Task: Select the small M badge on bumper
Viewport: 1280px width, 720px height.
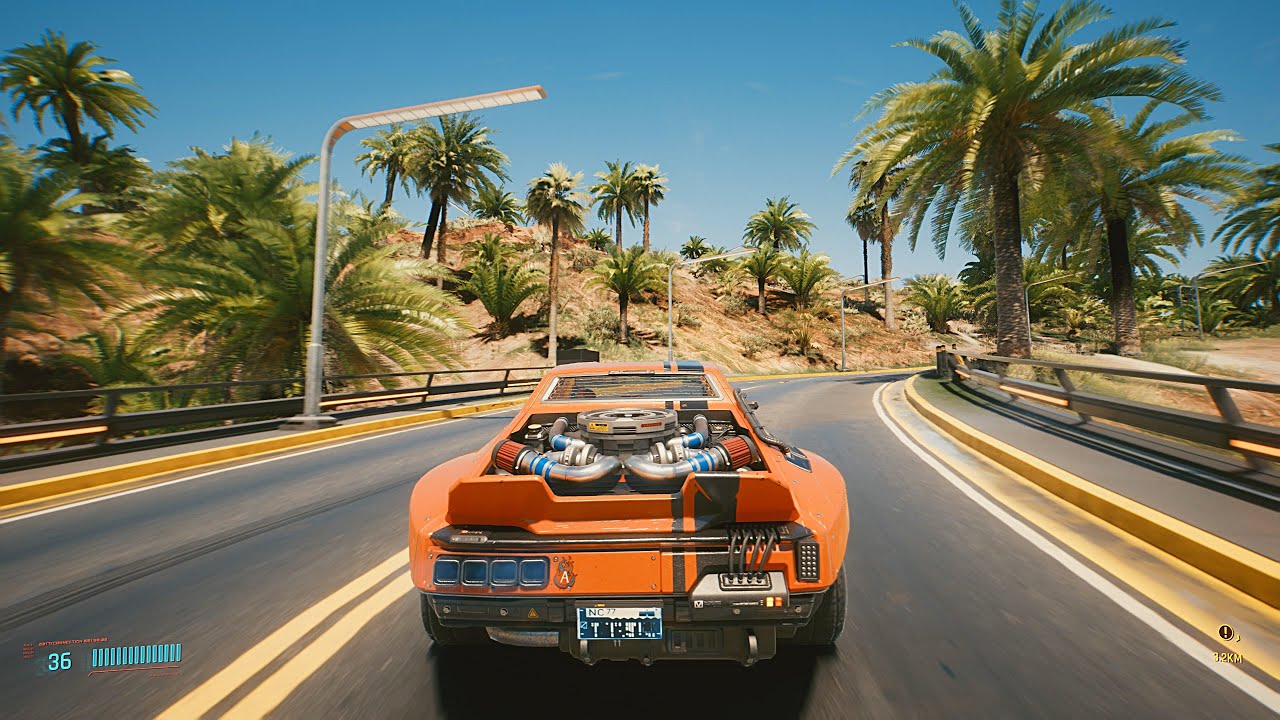Action: point(699,602)
